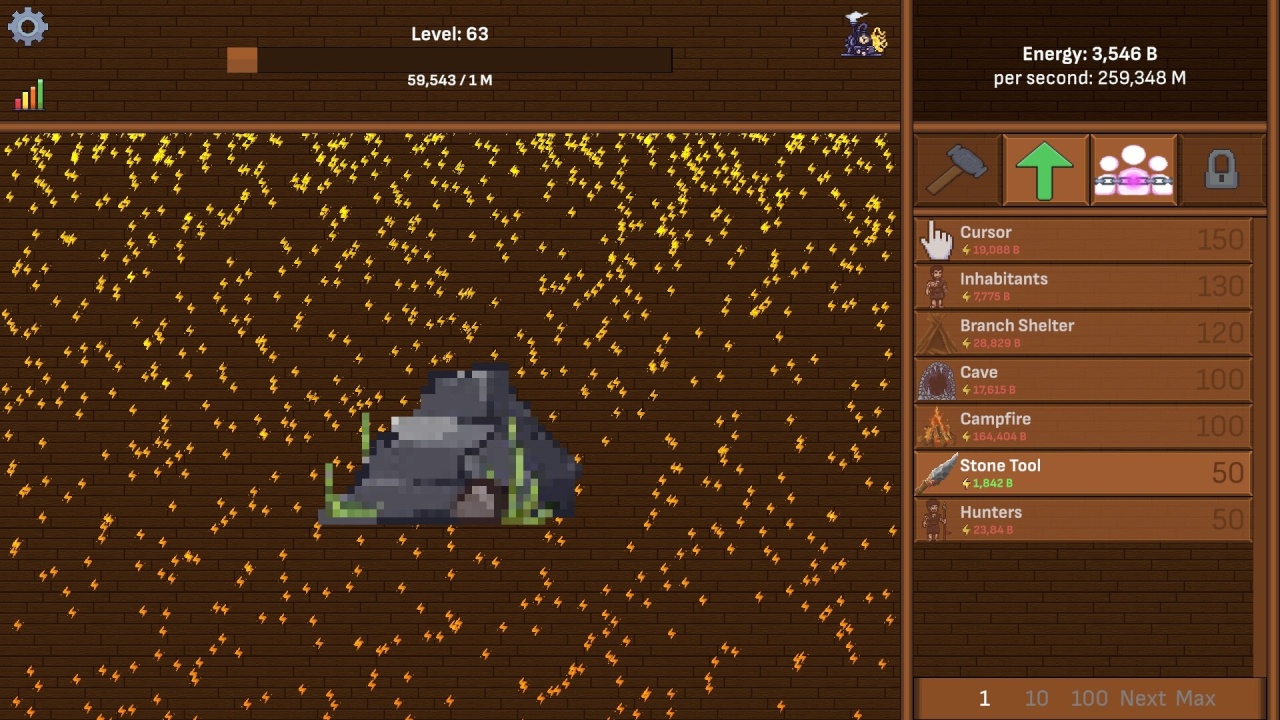Switch to the hammer buildings tab
This screenshot has width=1280, height=720.
(957, 170)
